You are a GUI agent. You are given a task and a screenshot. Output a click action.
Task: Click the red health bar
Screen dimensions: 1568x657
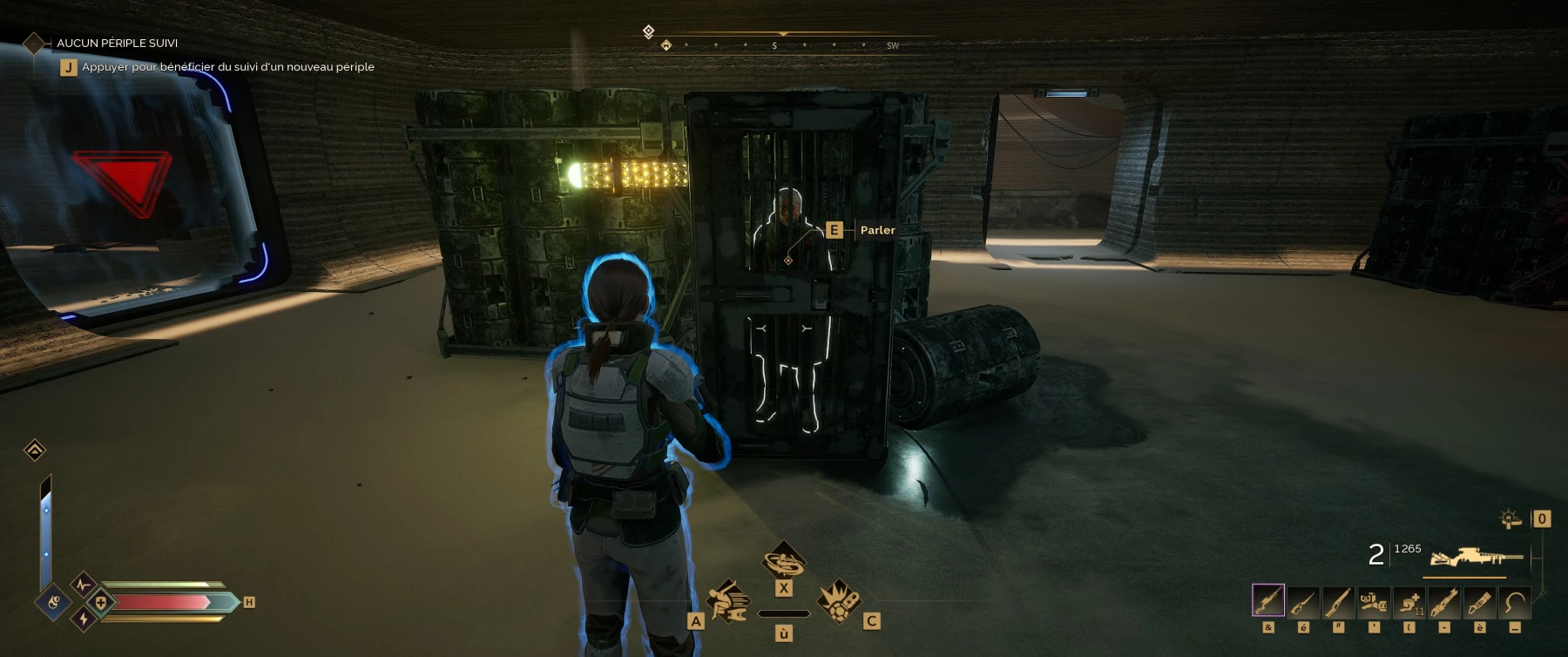[x=161, y=600]
